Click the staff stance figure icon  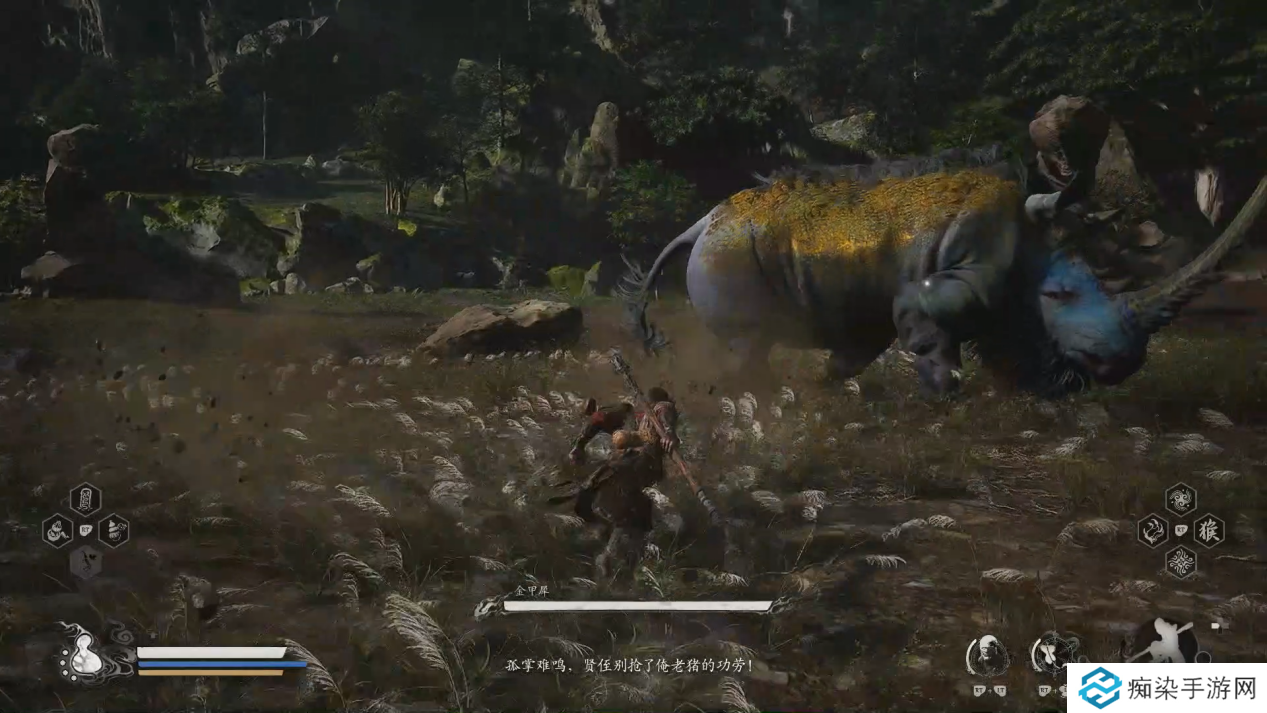[x=1166, y=641]
